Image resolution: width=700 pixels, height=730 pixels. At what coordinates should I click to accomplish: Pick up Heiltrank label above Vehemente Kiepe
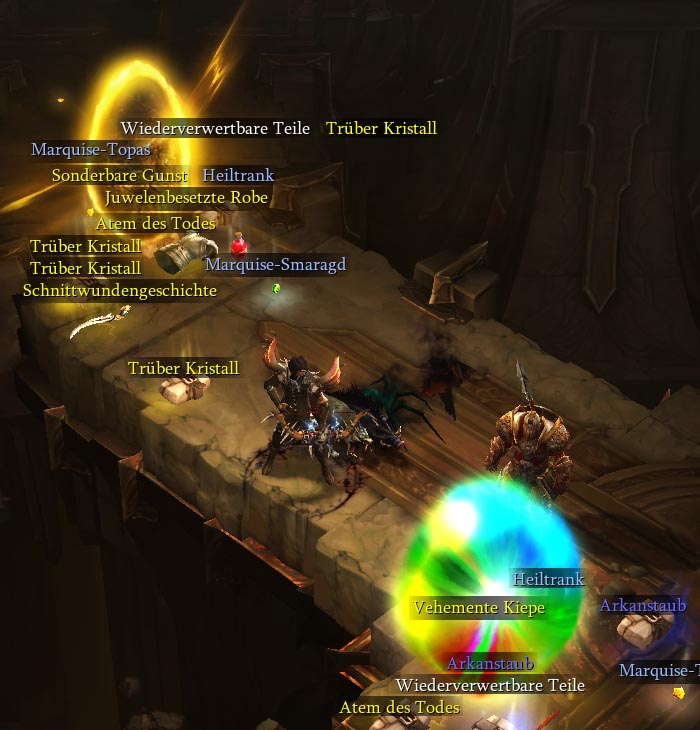point(548,579)
